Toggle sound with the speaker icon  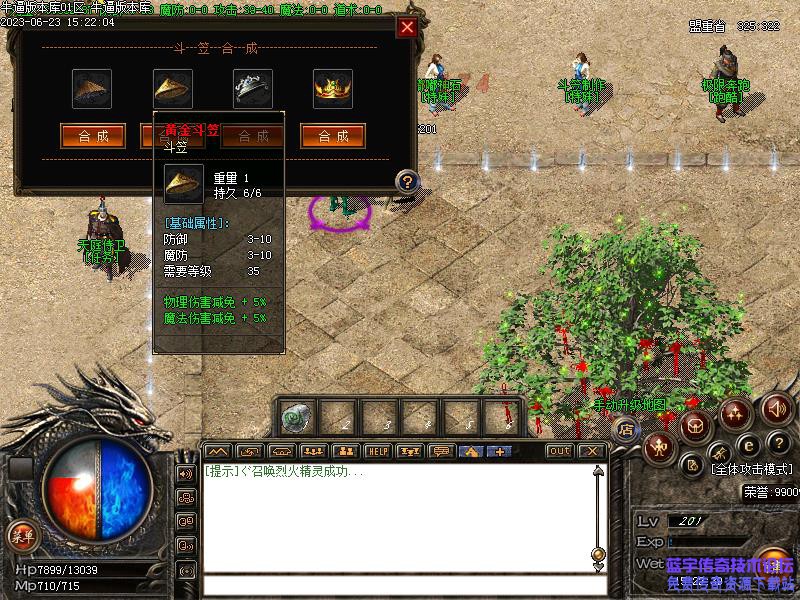tap(777, 407)
